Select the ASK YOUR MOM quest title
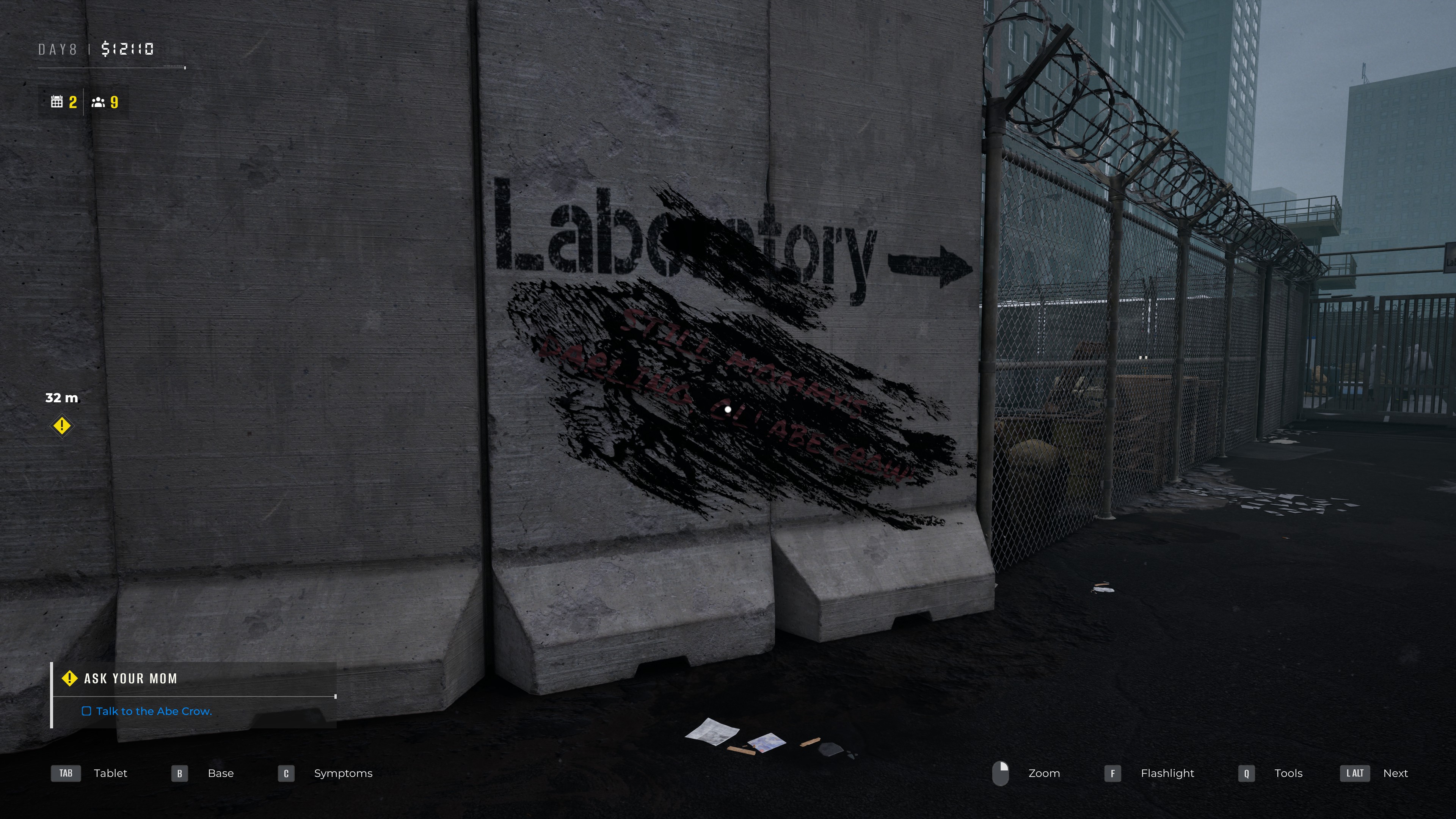Image resolution: width=1456 pixels, height=819 pixels. (130, 678)
